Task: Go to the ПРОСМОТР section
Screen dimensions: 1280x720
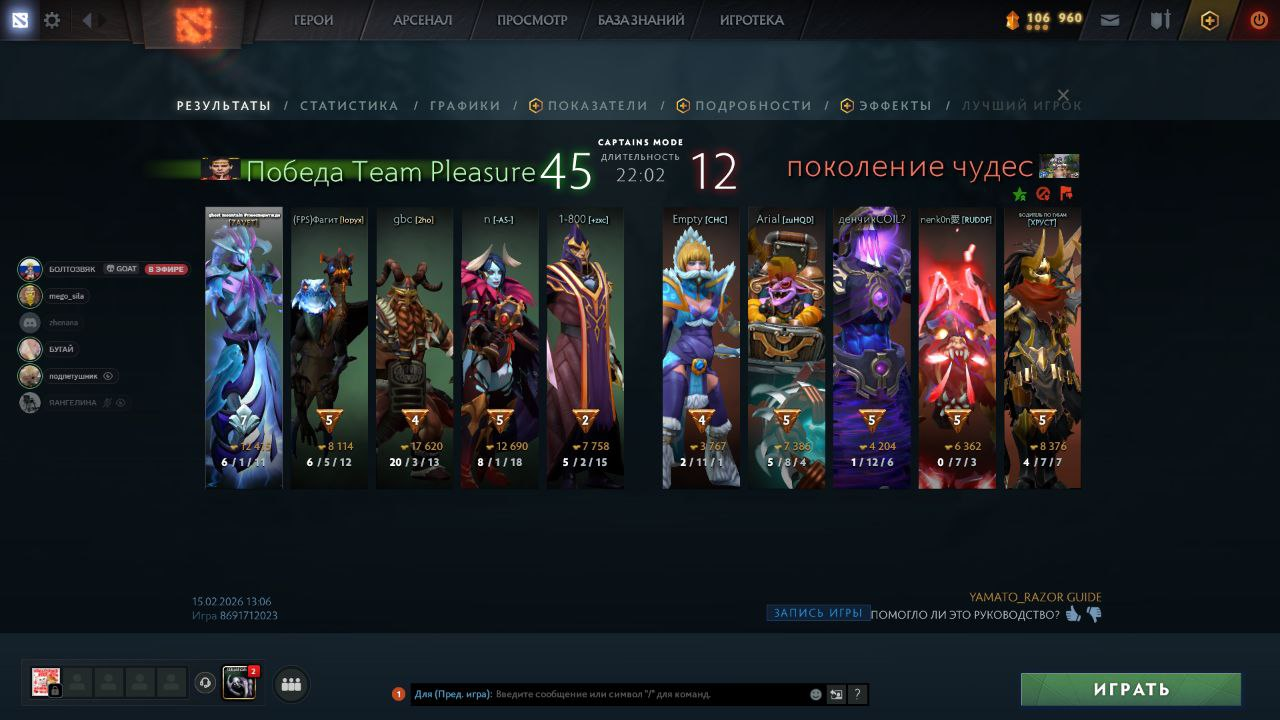Action: click(532, 20)
